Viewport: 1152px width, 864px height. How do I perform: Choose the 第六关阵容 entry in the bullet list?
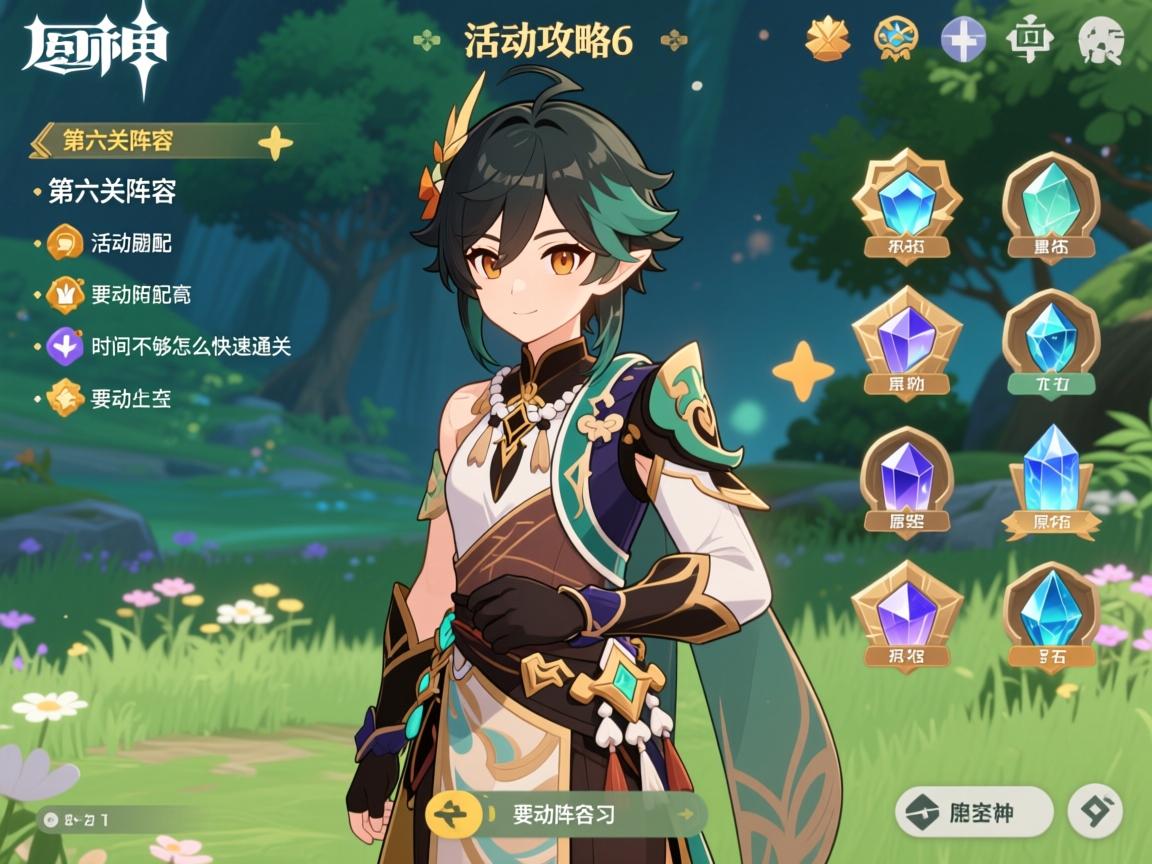[112, 191]
